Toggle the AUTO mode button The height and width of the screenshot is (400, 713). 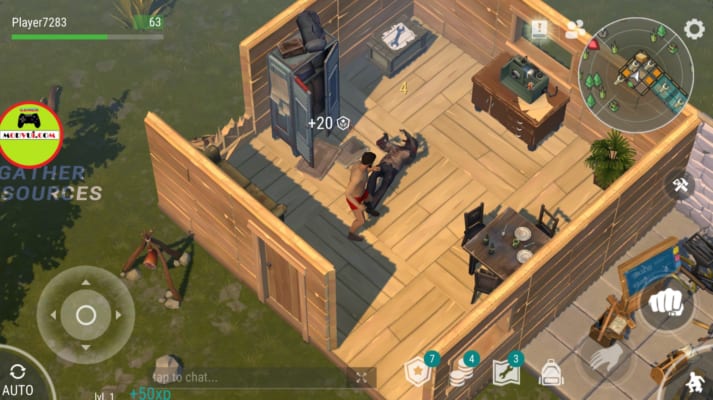pyautogui.click(x=17, y=379)
